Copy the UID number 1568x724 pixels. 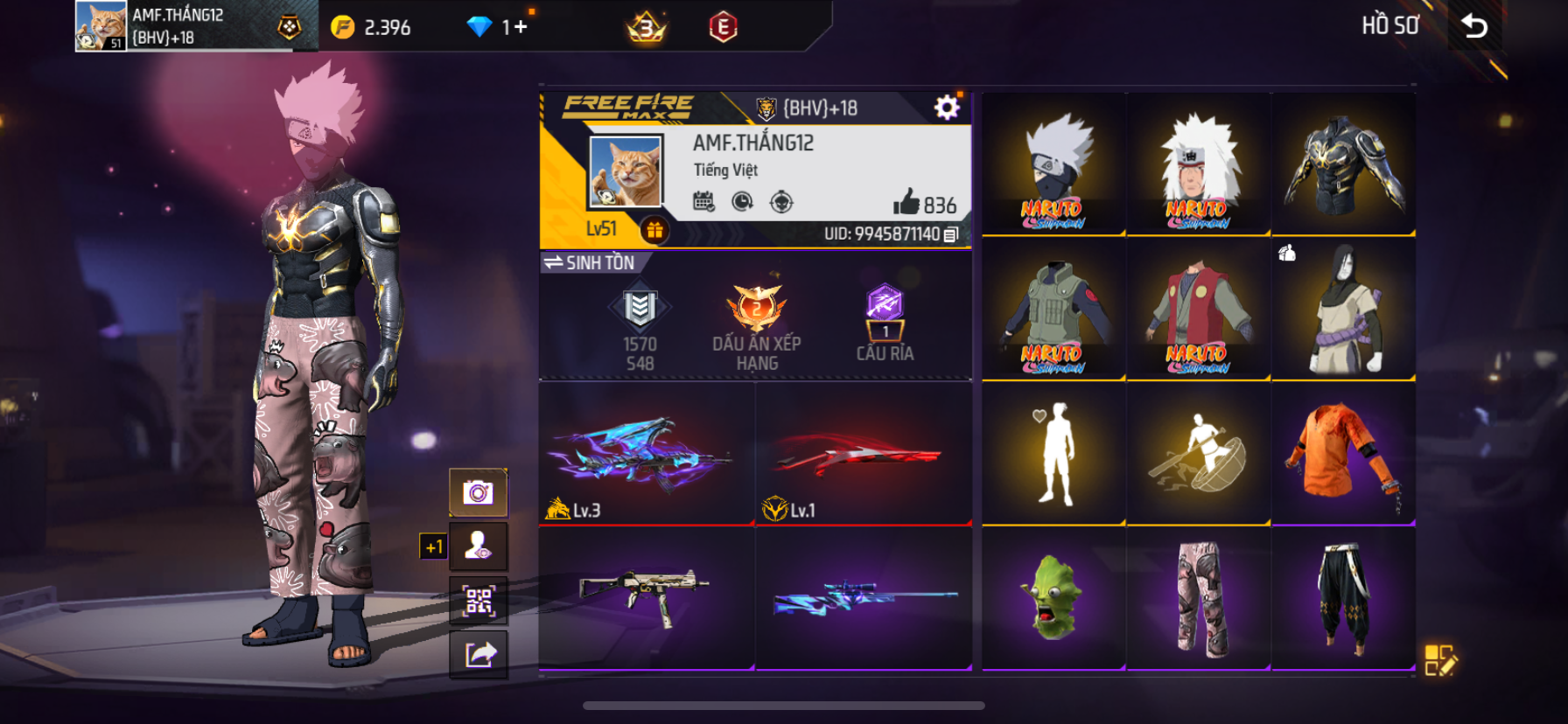point(951,234)
